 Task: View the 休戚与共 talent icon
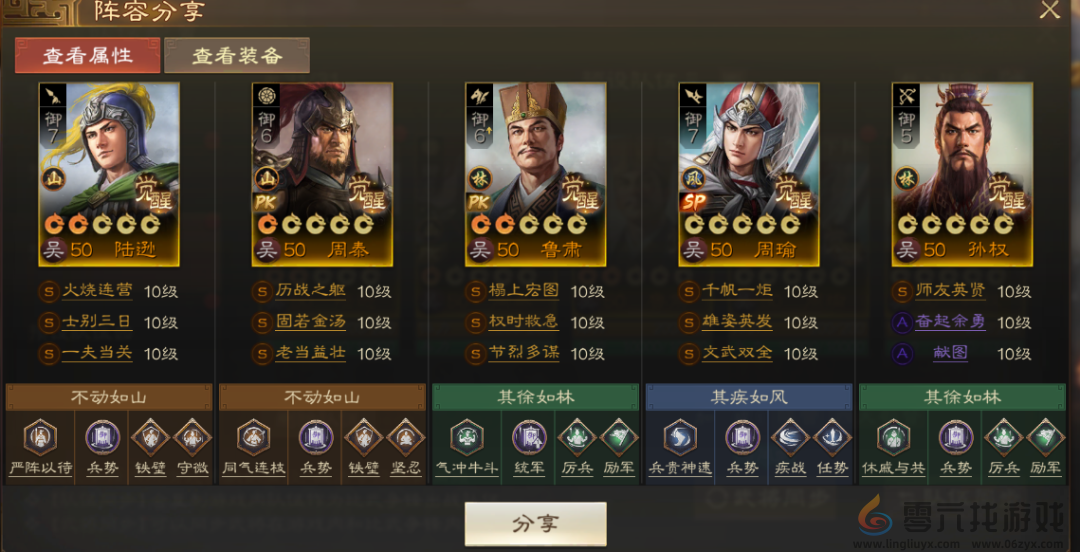[893, 438]
